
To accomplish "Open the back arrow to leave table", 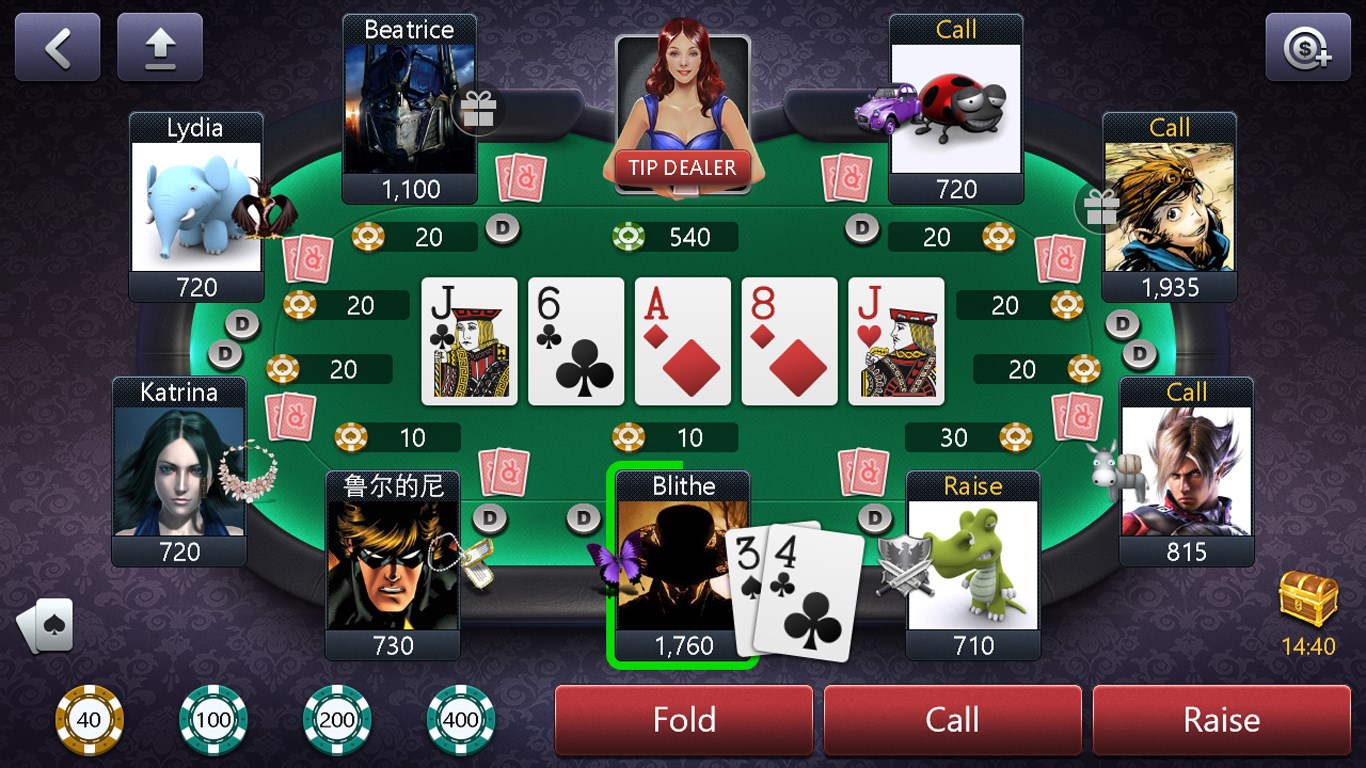I will click(57, 45).
